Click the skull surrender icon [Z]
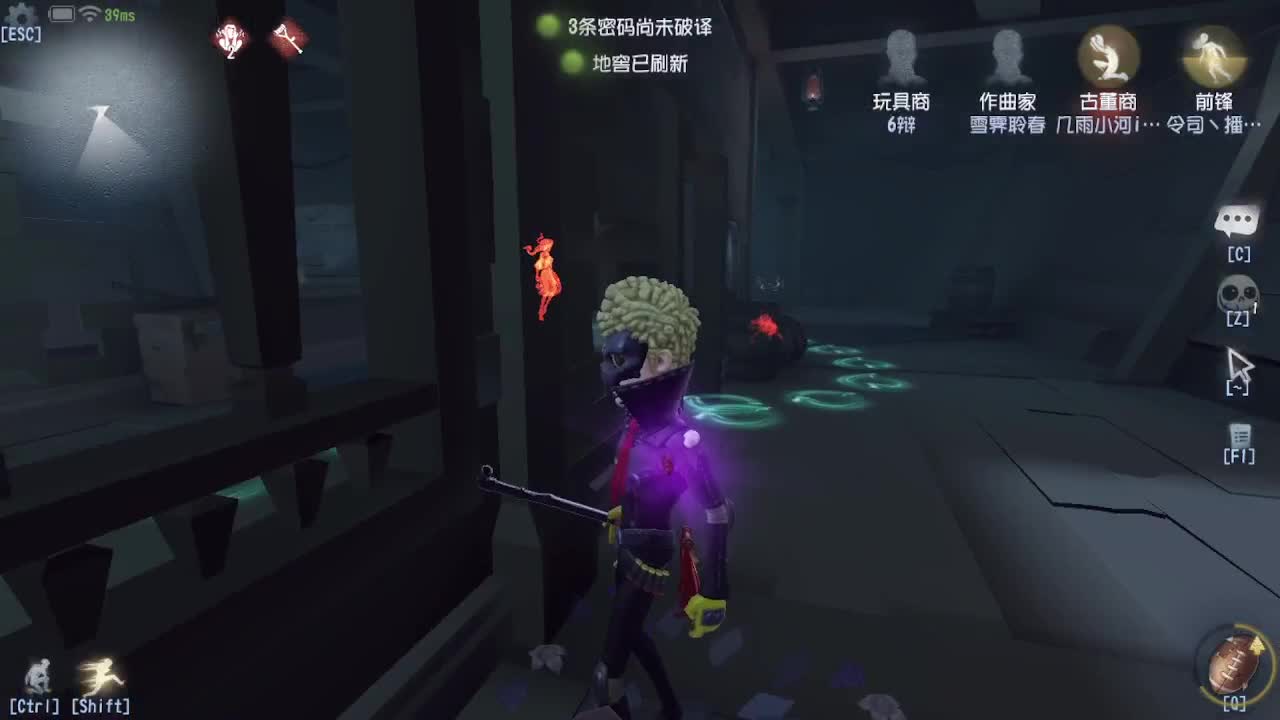Screen dimensions: 1280x720 click(1237, 291)
